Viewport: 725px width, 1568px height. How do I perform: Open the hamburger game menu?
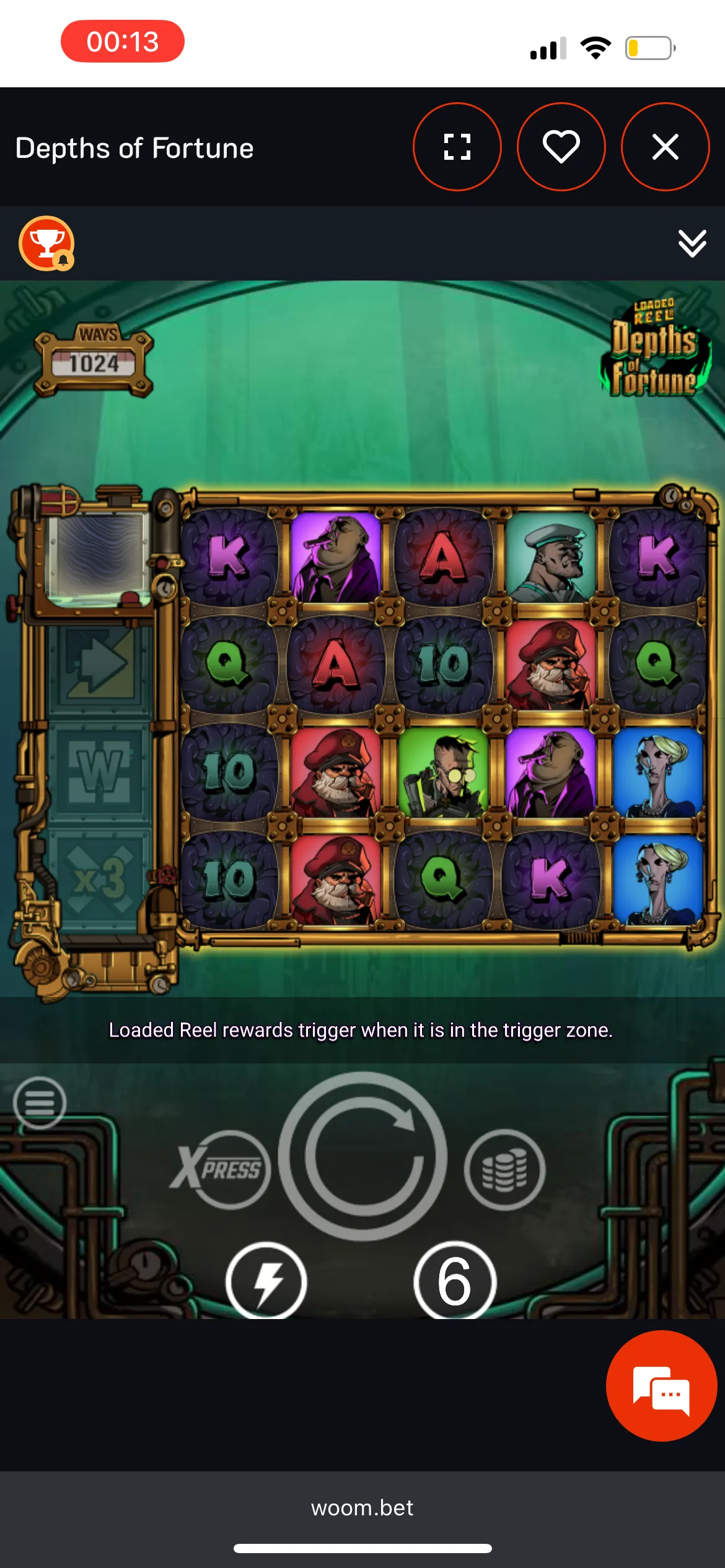click(40, 1102)
